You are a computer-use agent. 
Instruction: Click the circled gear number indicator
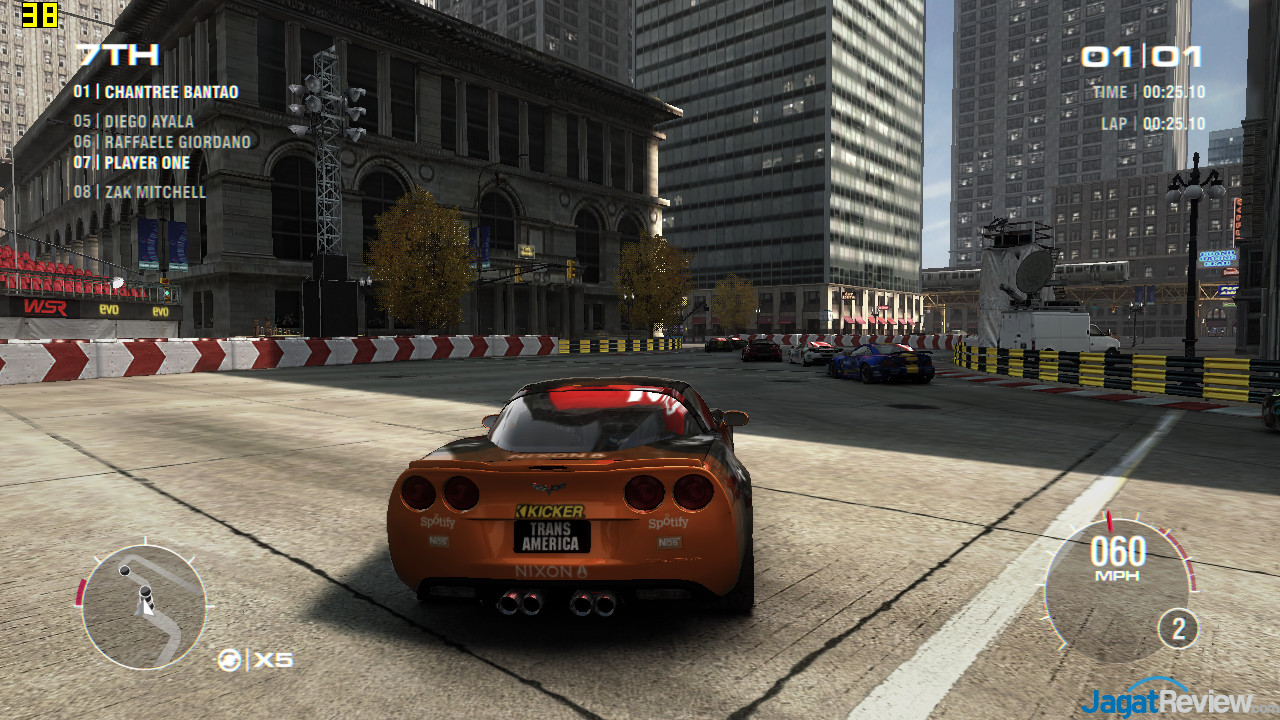pyautogui.click(x=1178, y=629)
